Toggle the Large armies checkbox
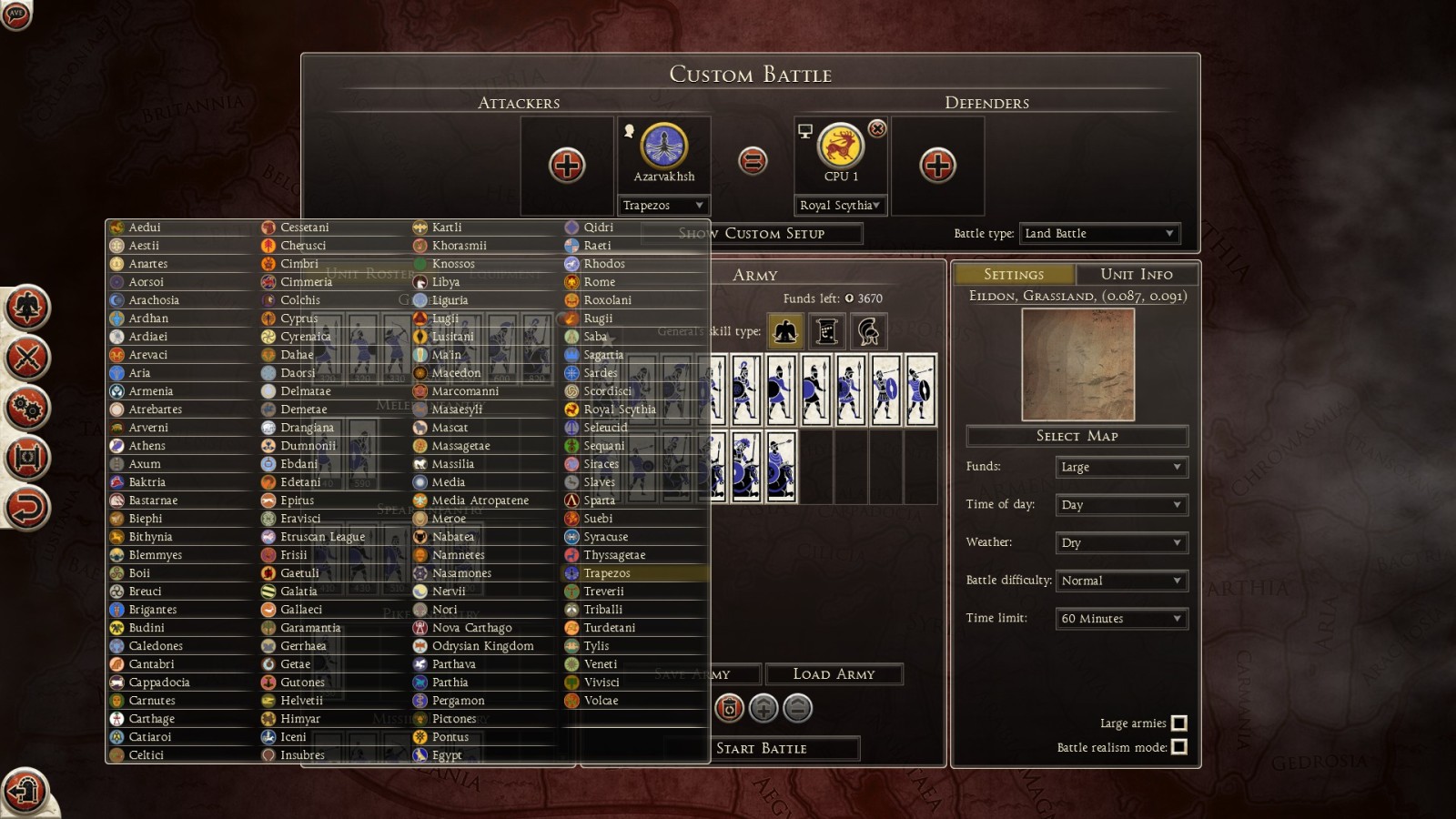This screenshot has width=1456, height=819. coord(1179,723)
